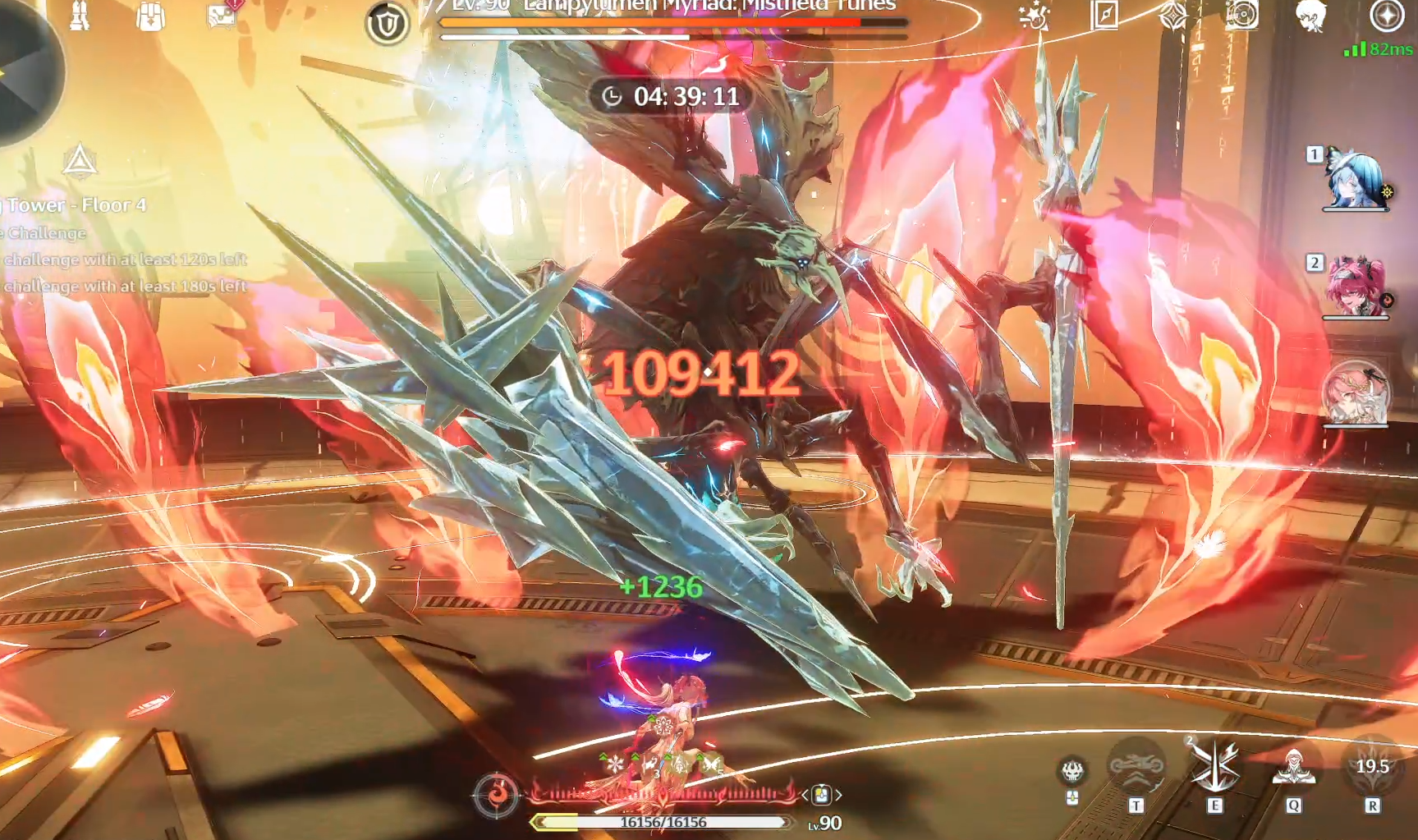Click the Resonance Liberation icon showing 19.5 cooldown
This screenshot has height=840, width=1418.
[x=1372, y=768]
